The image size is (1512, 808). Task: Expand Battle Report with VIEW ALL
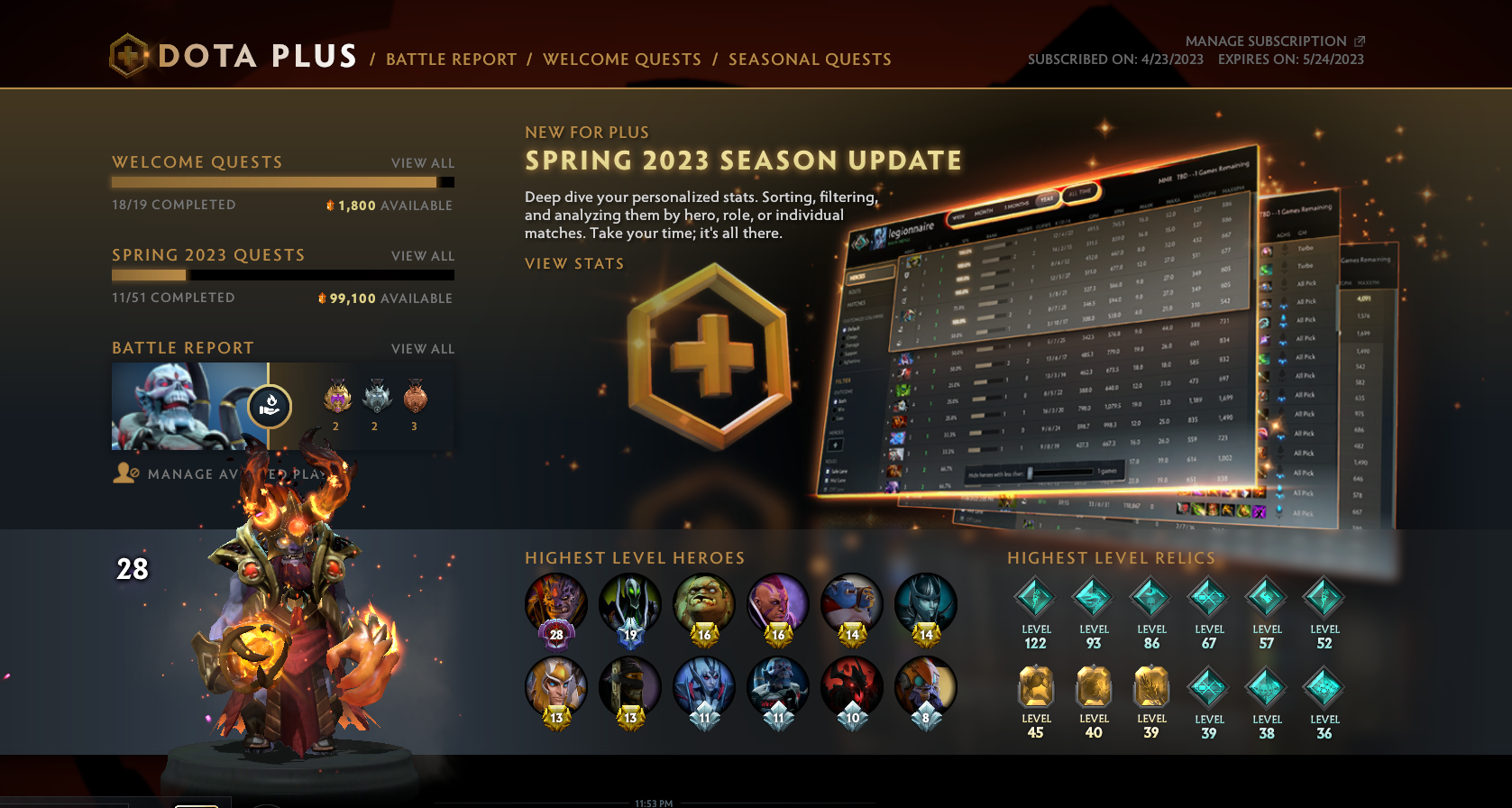(422, 348)
